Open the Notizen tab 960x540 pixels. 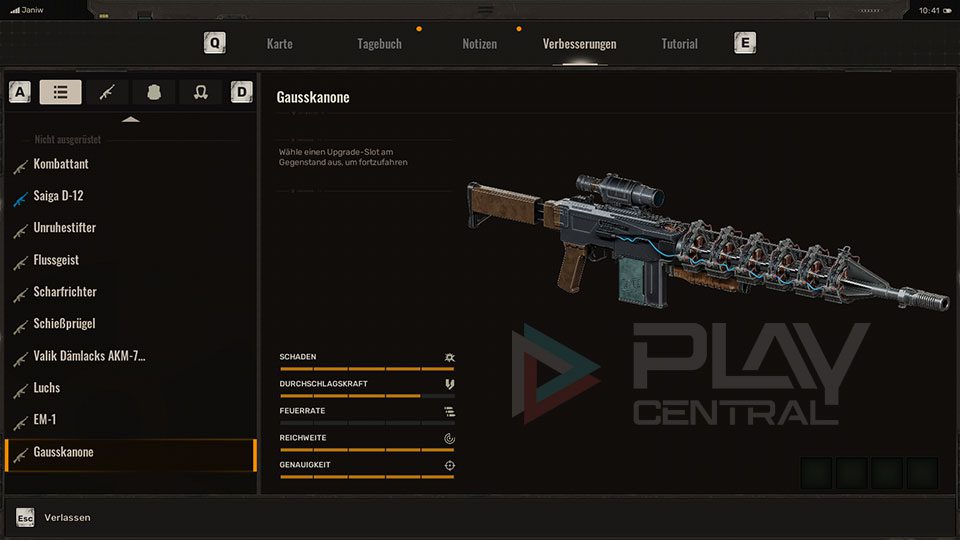pyautogui.click(x=479, y=44)
